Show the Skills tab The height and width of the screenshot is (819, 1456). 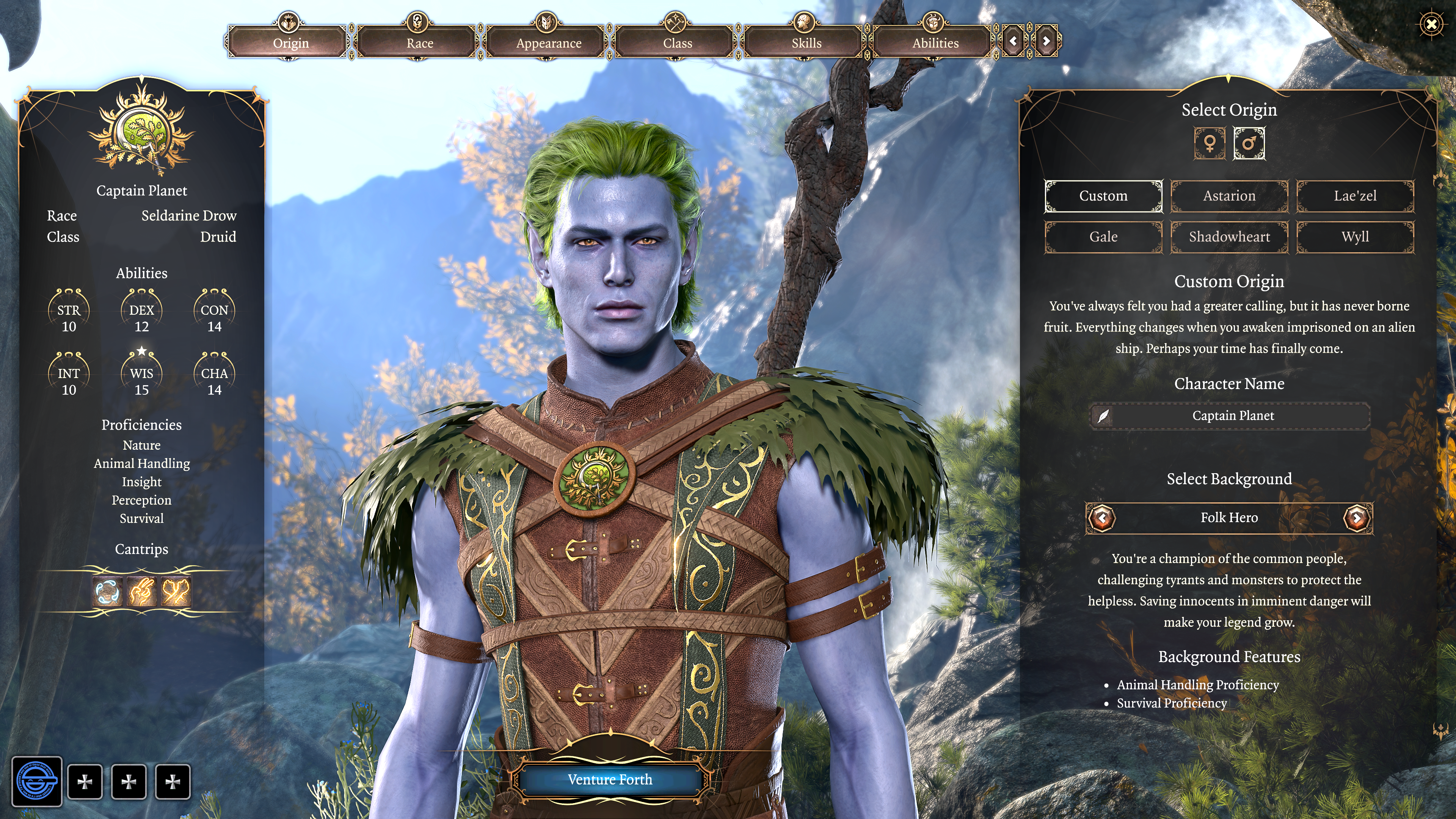tap(806, 43)
